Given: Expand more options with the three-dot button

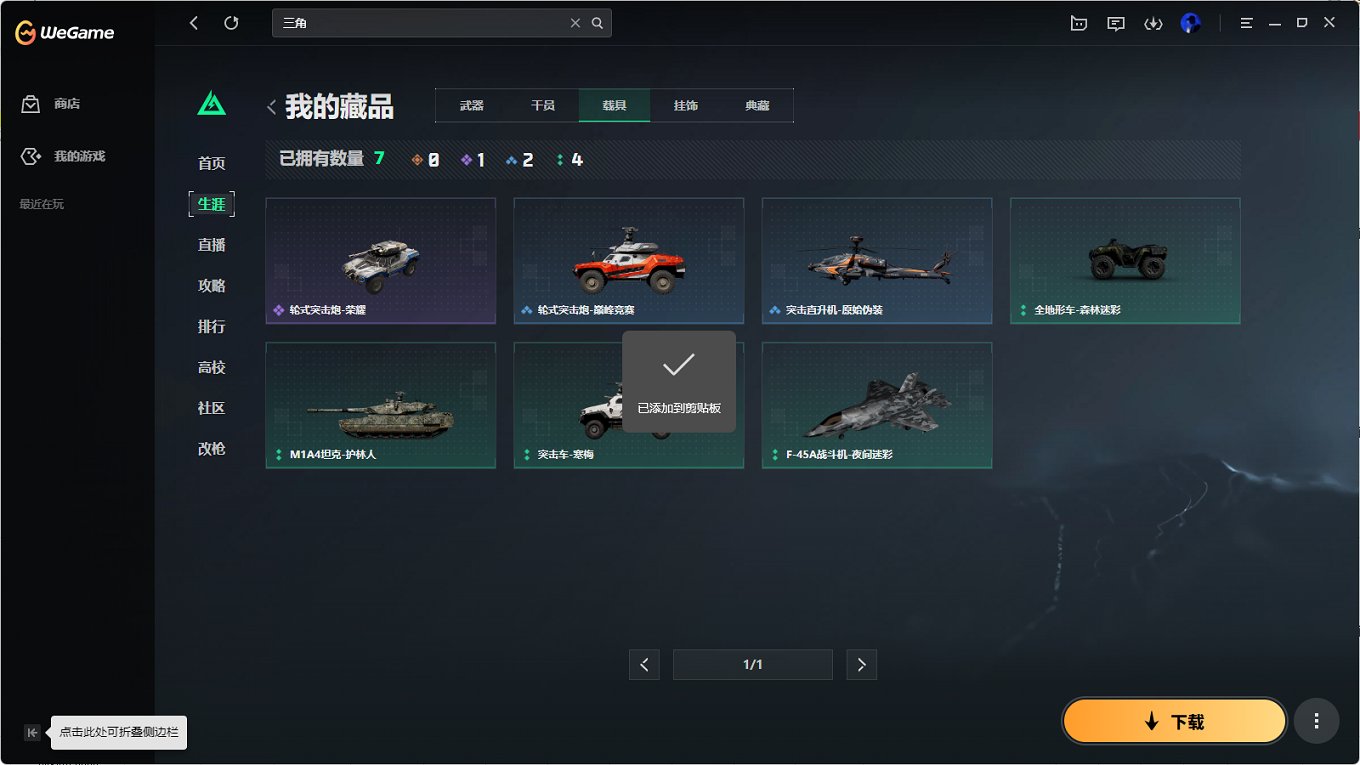Looking at the screenshot, I should [x=1316, y=720].
